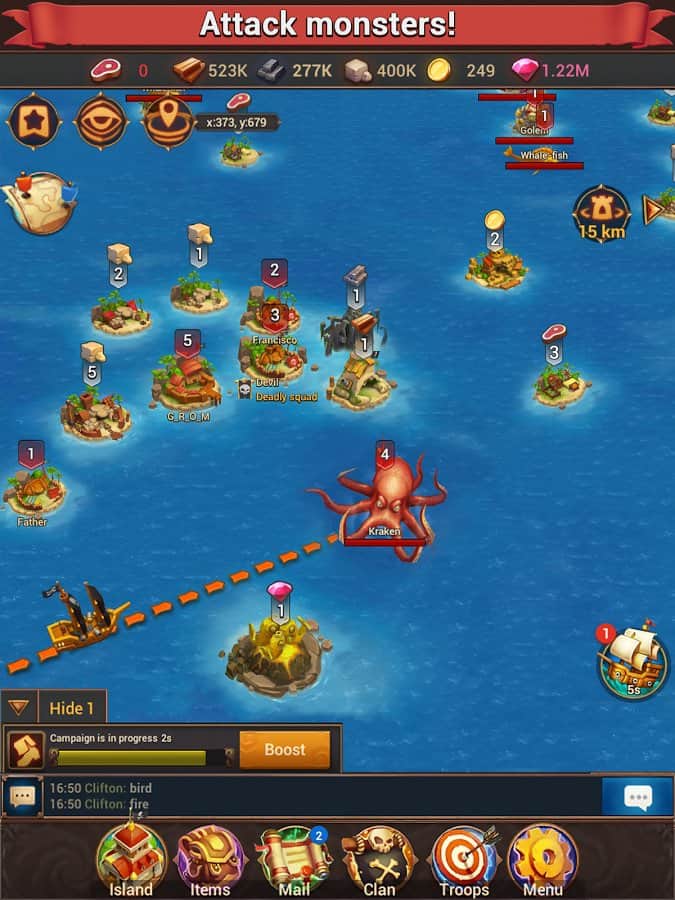The height and width of the screenshot is (900, 675).
Task: Check the Mail scroll
Action: 294,859
